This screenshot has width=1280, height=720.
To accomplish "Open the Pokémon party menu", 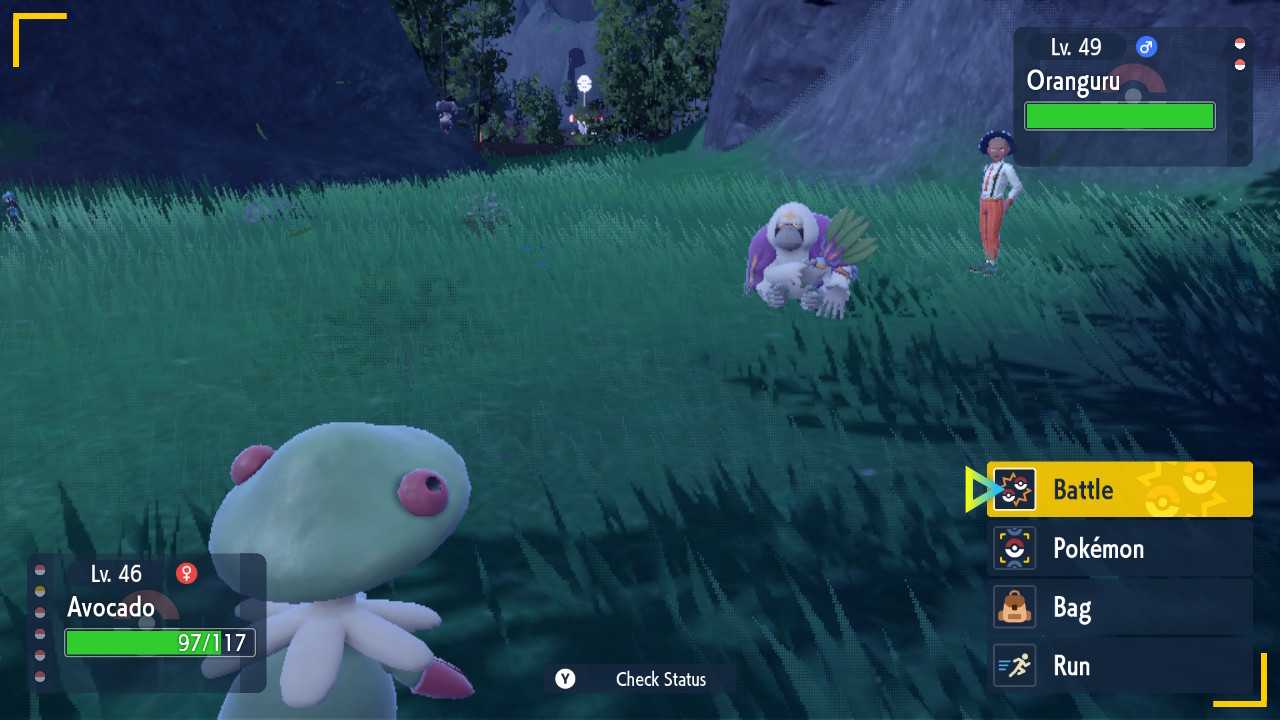I will click(x=1119, y=548).
